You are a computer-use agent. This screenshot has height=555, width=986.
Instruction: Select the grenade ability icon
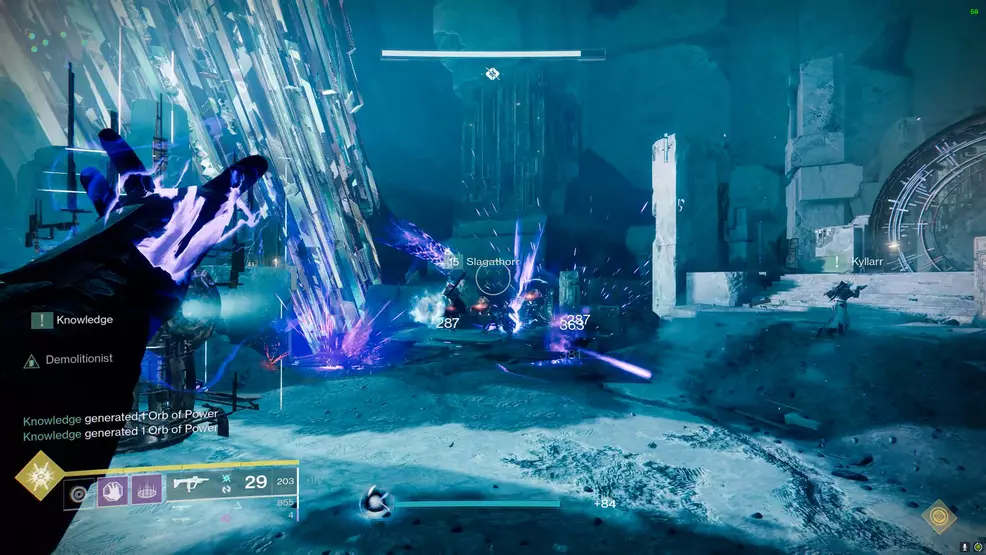79,492
